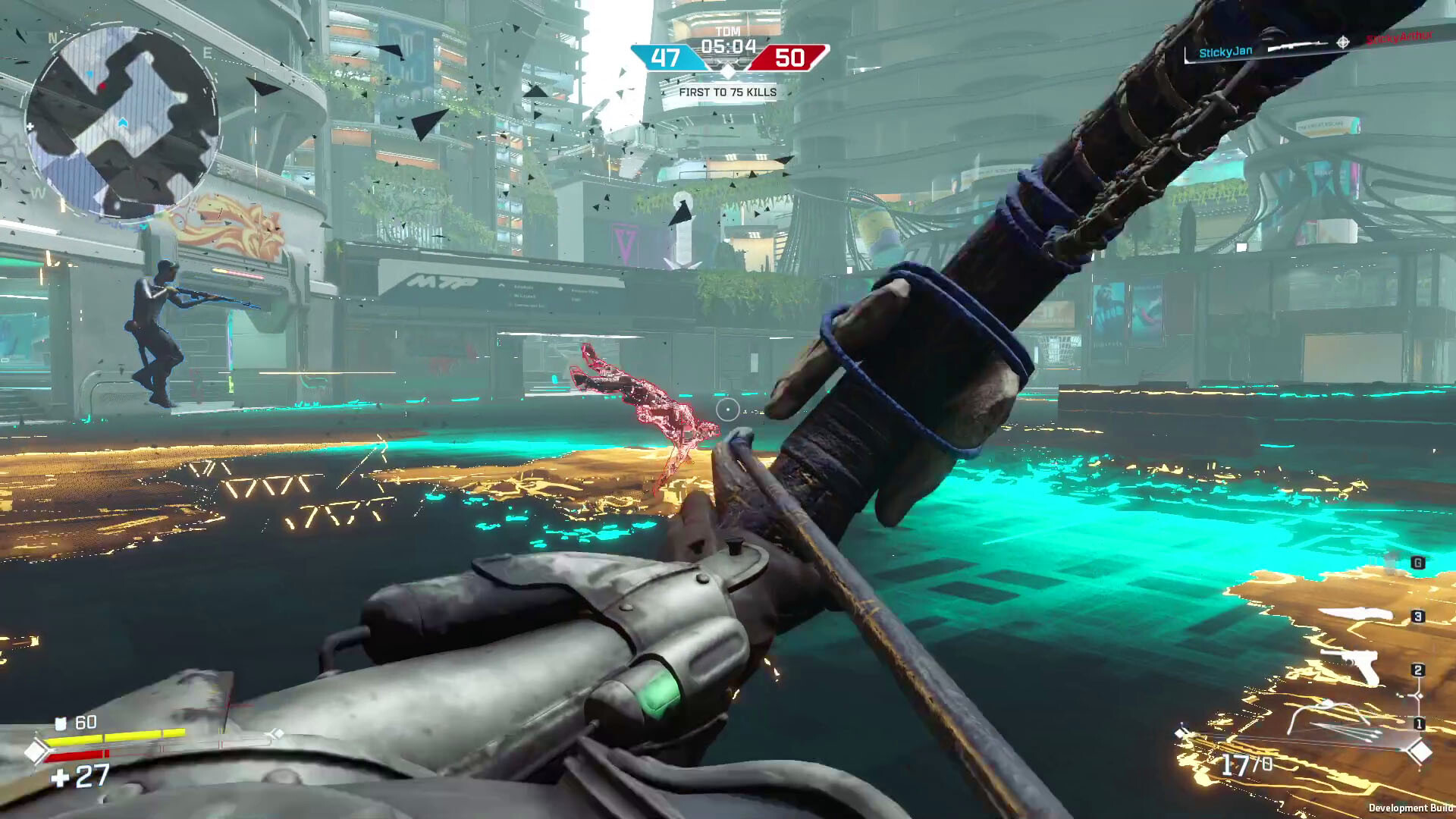Toggle weapon slot 1 above the ammo counter
This screenshot has width=1456, height=819.
[1420, 724]
